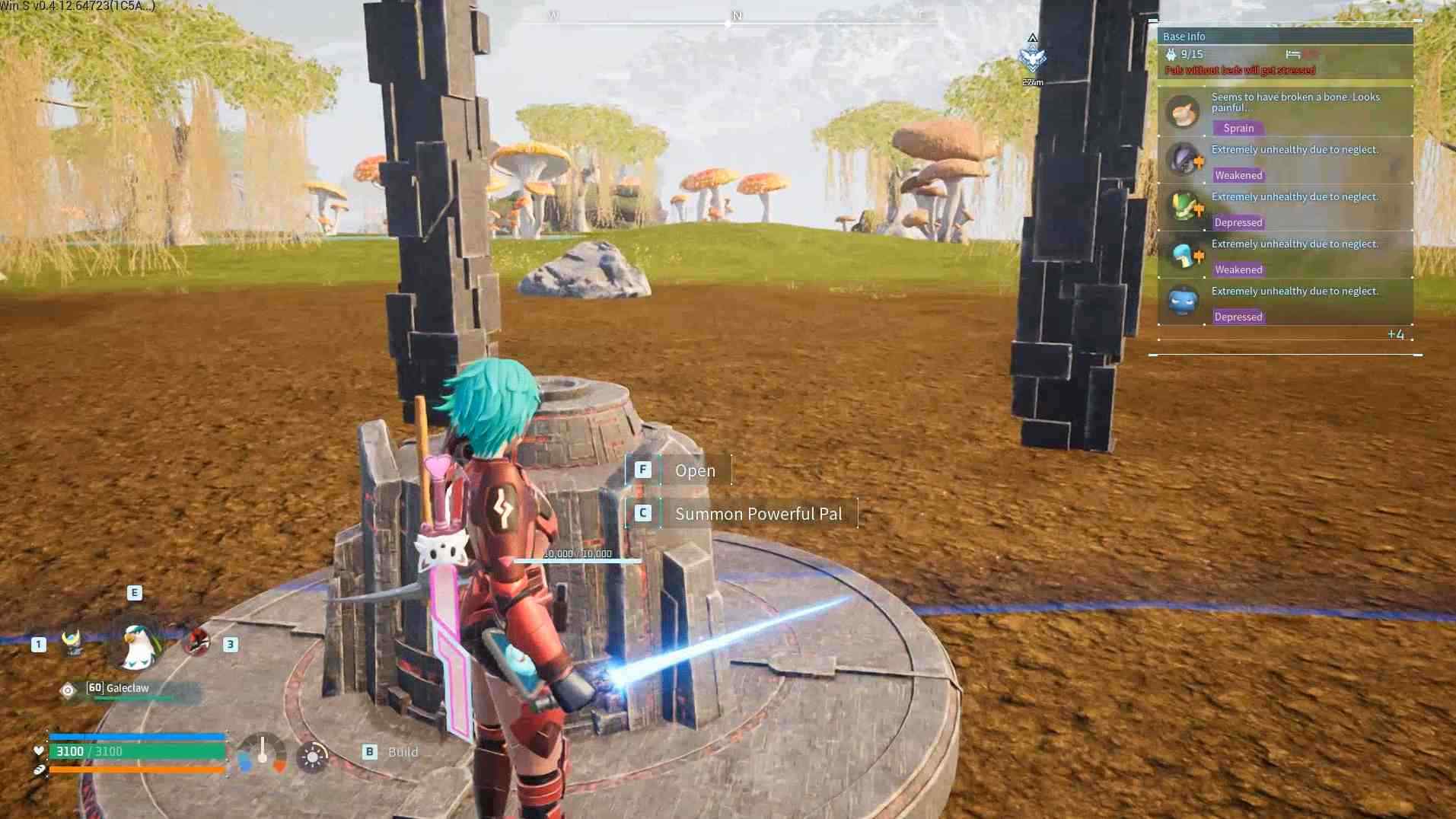Click the sun time-of-day icon

click(312, 757)
